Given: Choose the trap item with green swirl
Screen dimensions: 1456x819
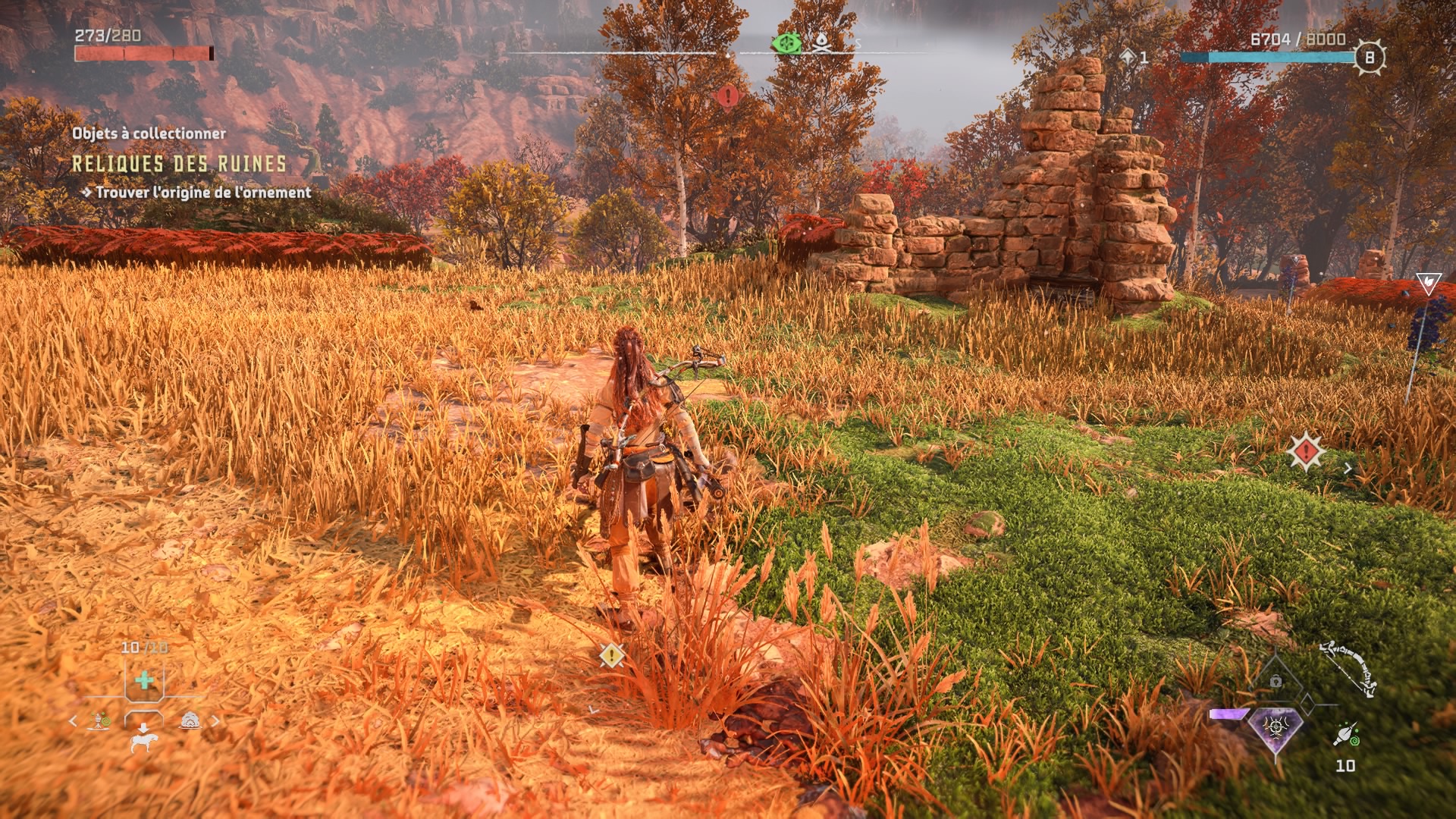Looking at the screenshot, I should (x=100, y=720).
